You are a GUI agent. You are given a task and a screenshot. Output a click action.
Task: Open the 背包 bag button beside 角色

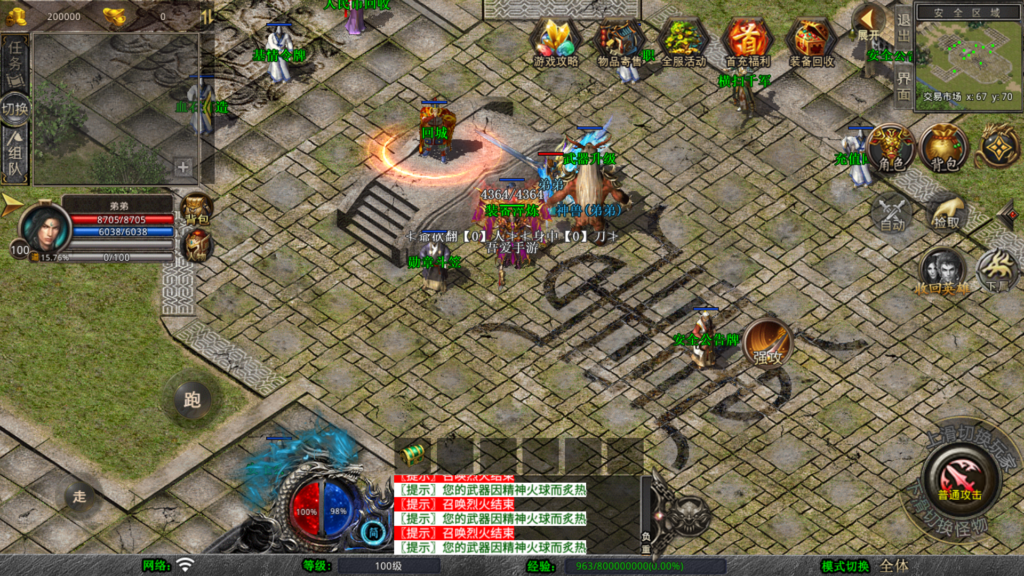(x=944, y=147)
